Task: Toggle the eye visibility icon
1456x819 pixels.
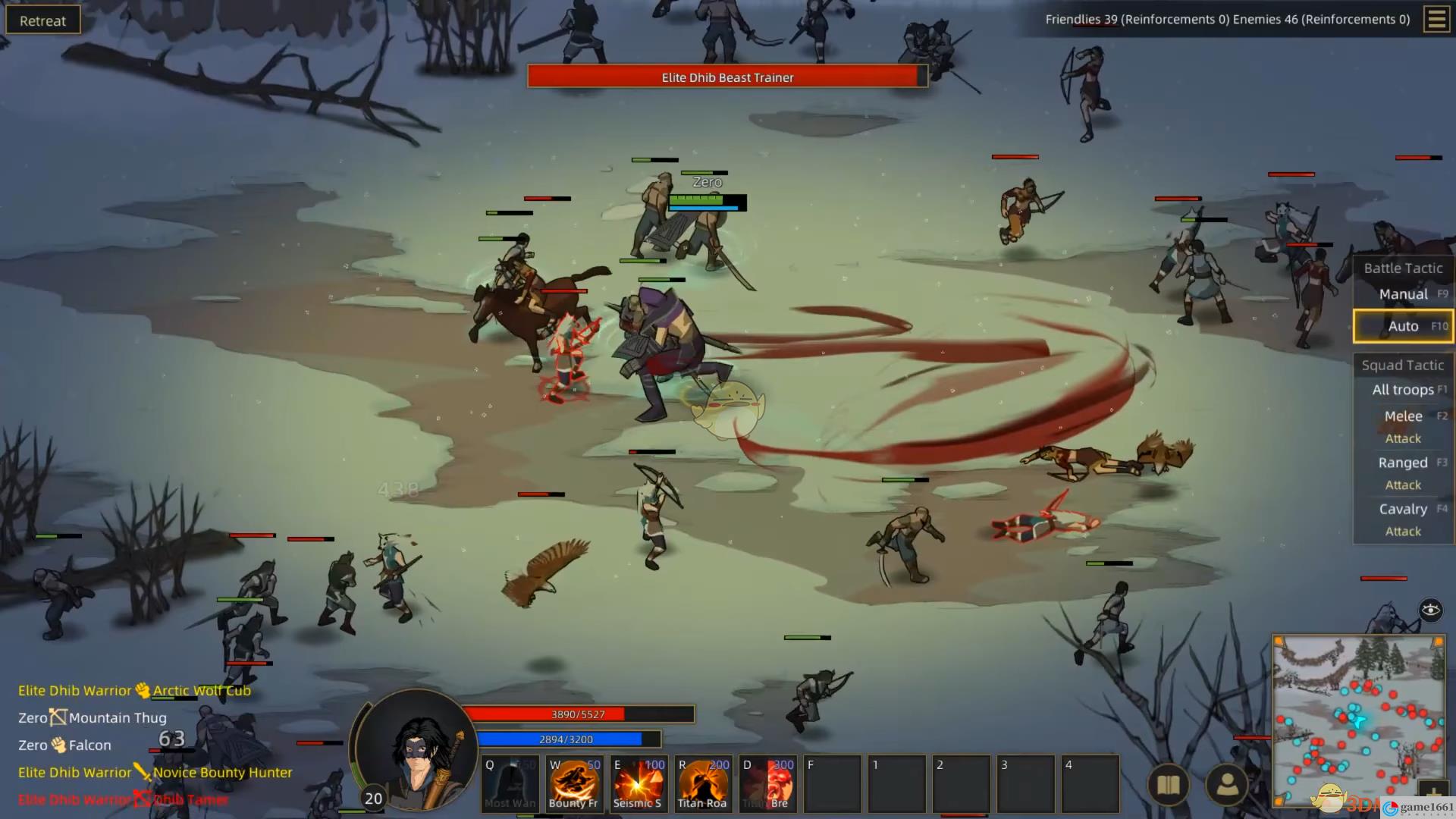Action: click(1430, 610)
